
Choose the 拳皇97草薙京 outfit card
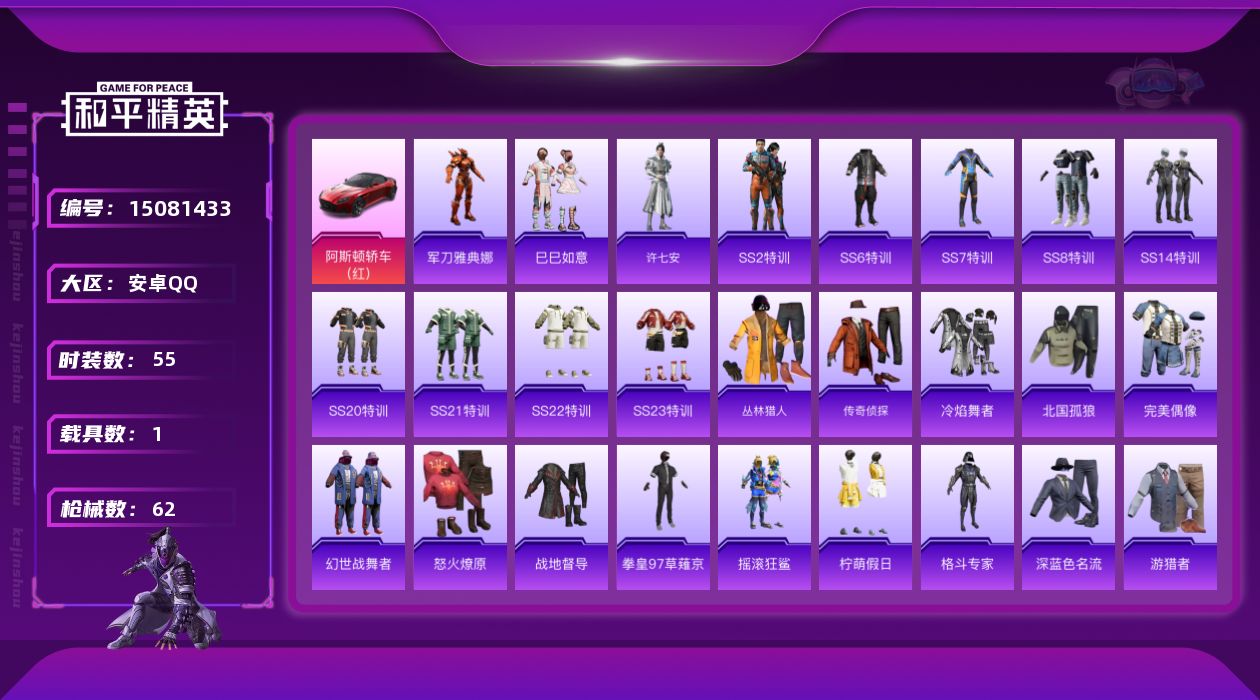tap(663, 517)
